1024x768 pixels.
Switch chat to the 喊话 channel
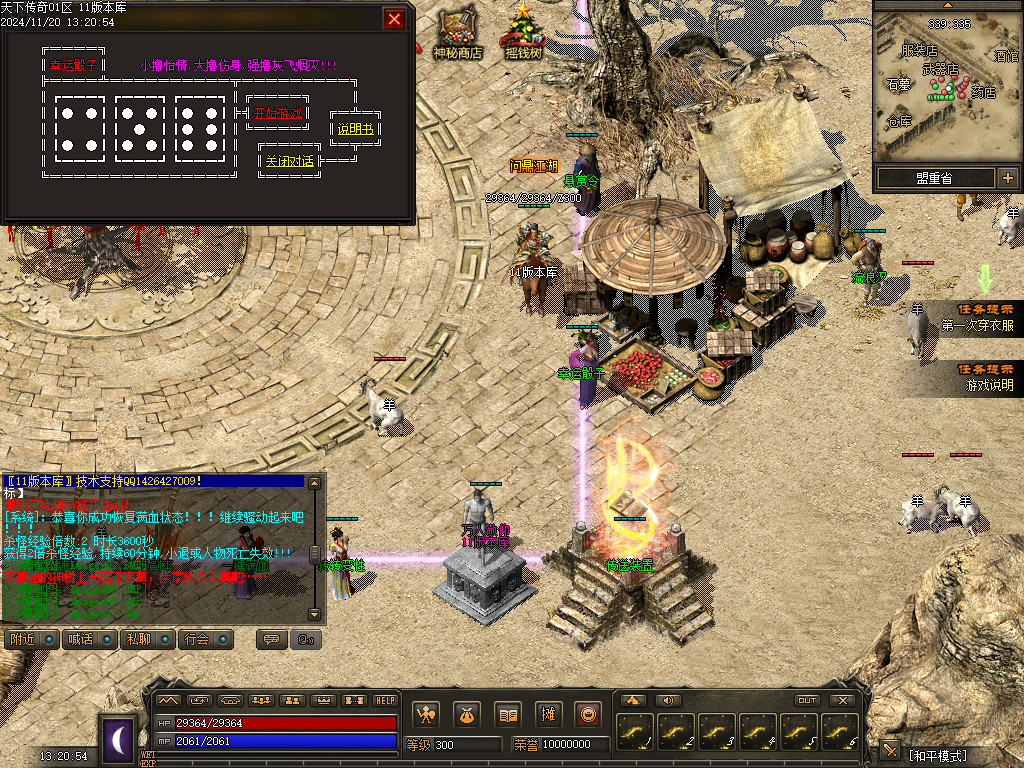click(87, 639)
